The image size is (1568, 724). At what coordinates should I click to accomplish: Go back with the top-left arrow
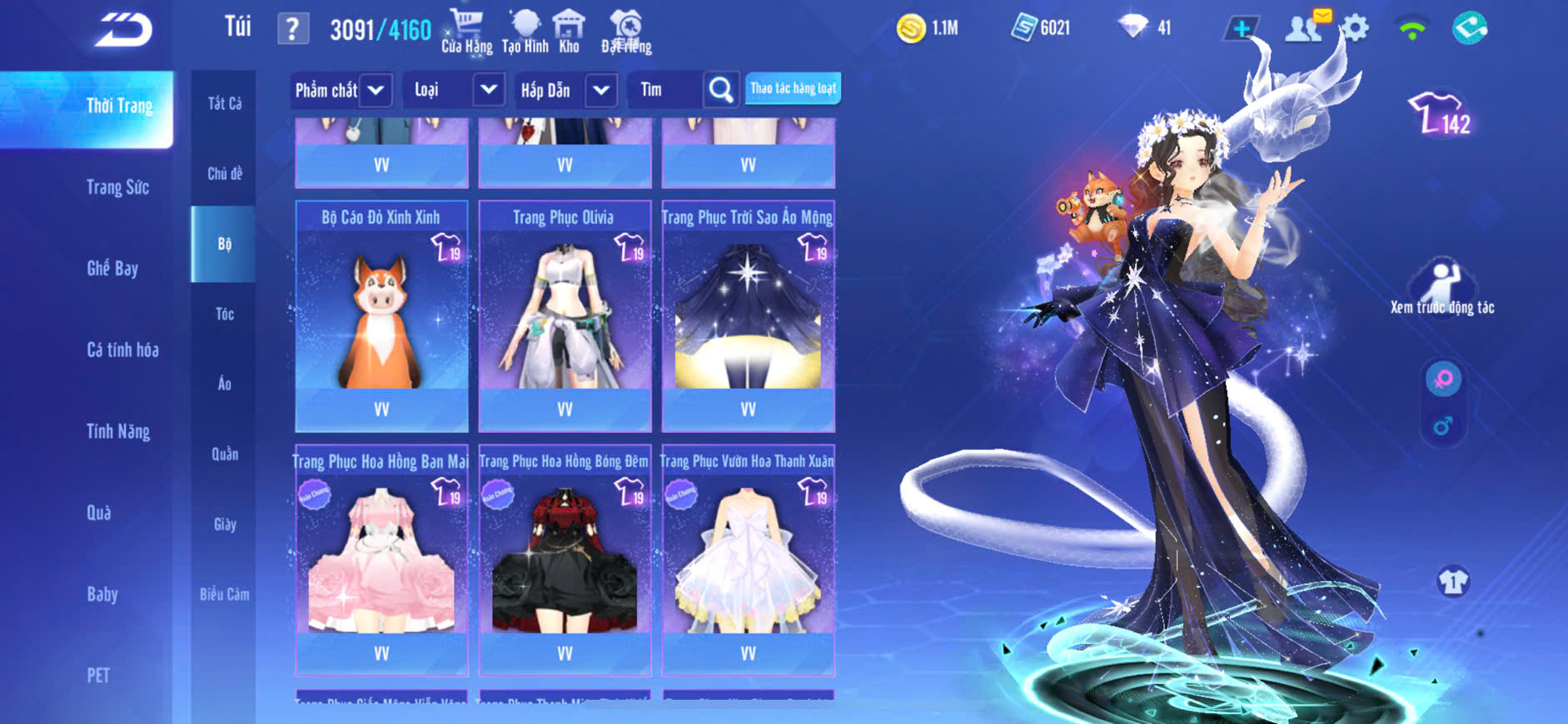pyautogui.click(x=123, y=29)
